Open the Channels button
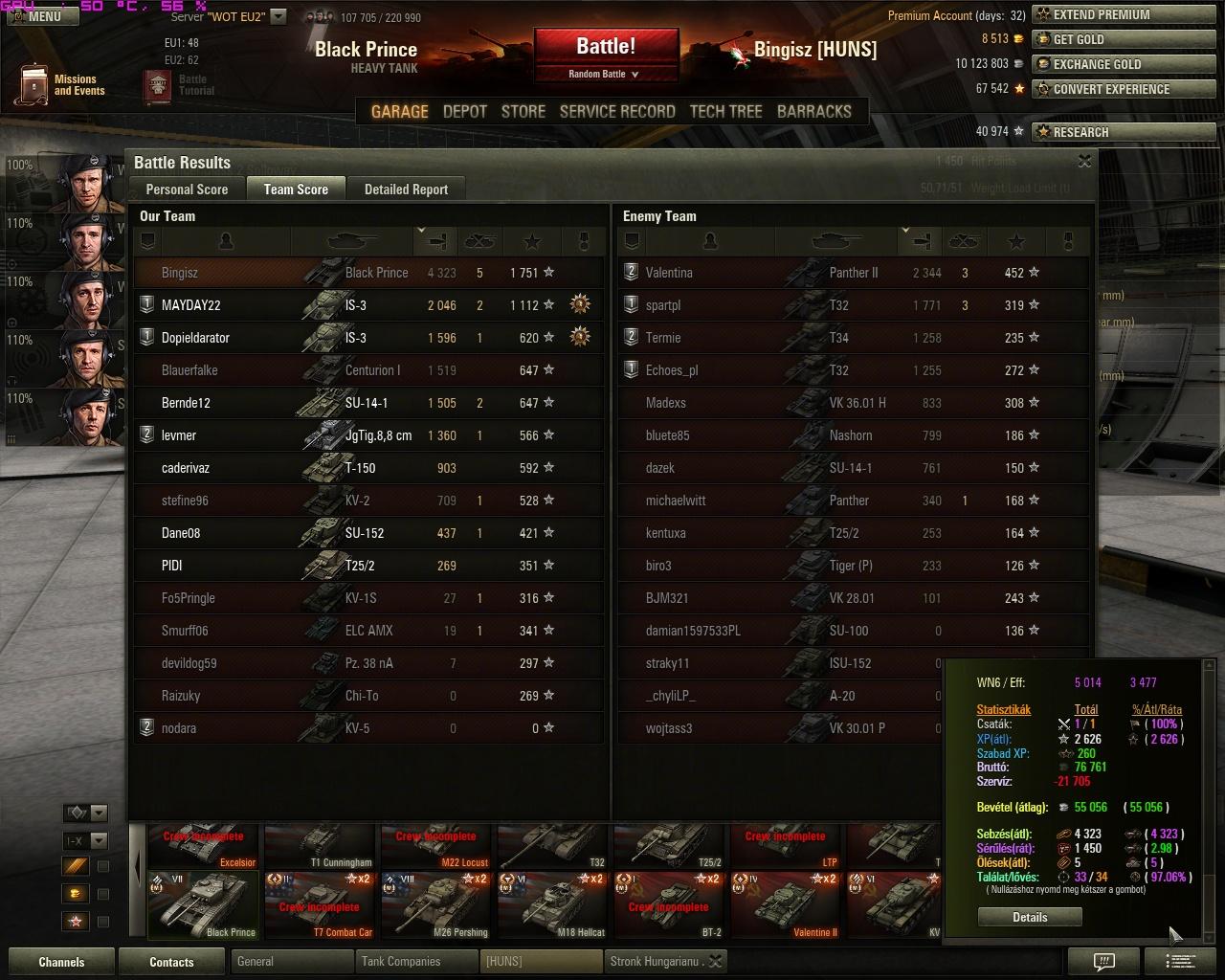The image size is (1225, 980). tap(61, 962)
